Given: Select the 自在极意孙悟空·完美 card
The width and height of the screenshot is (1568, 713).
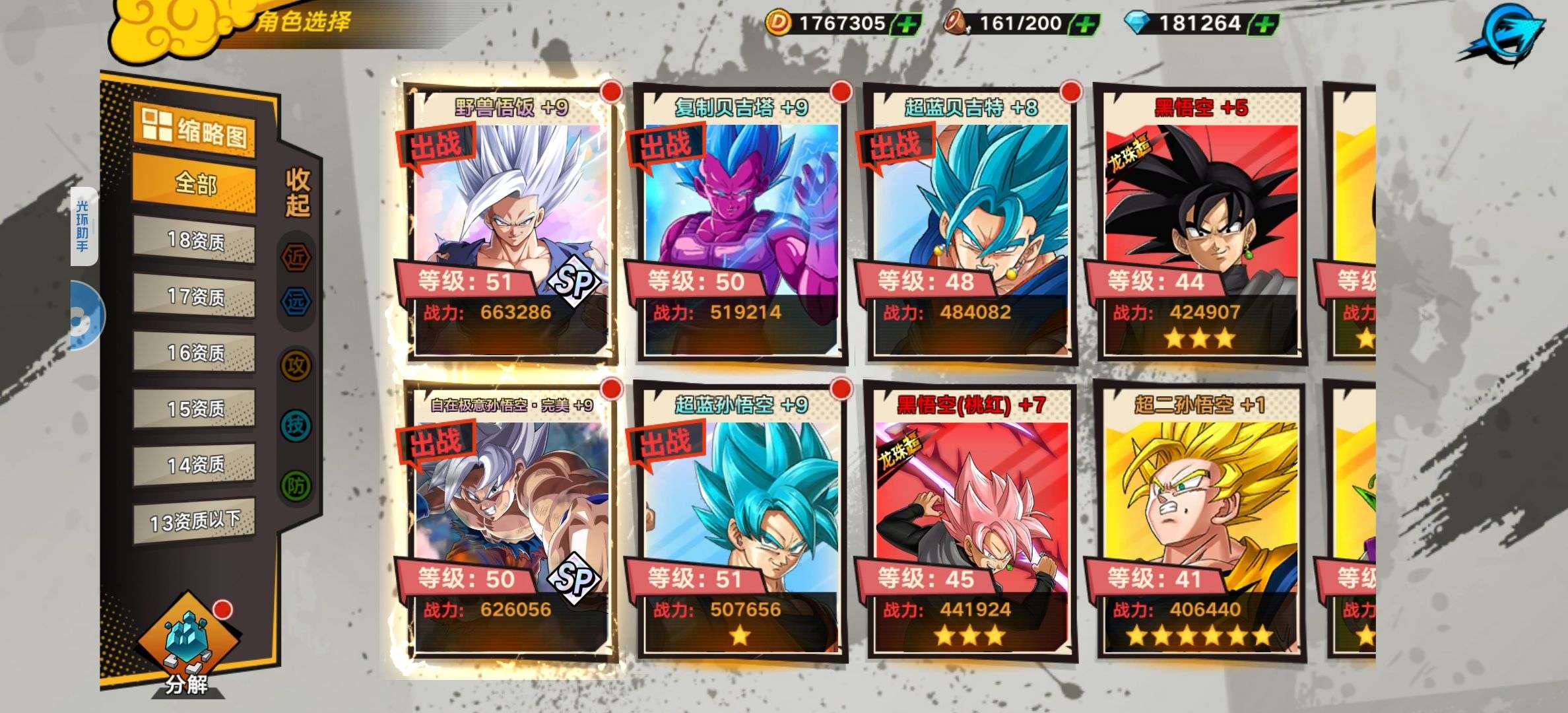Looking at the screenshot, I should [511, 522].
